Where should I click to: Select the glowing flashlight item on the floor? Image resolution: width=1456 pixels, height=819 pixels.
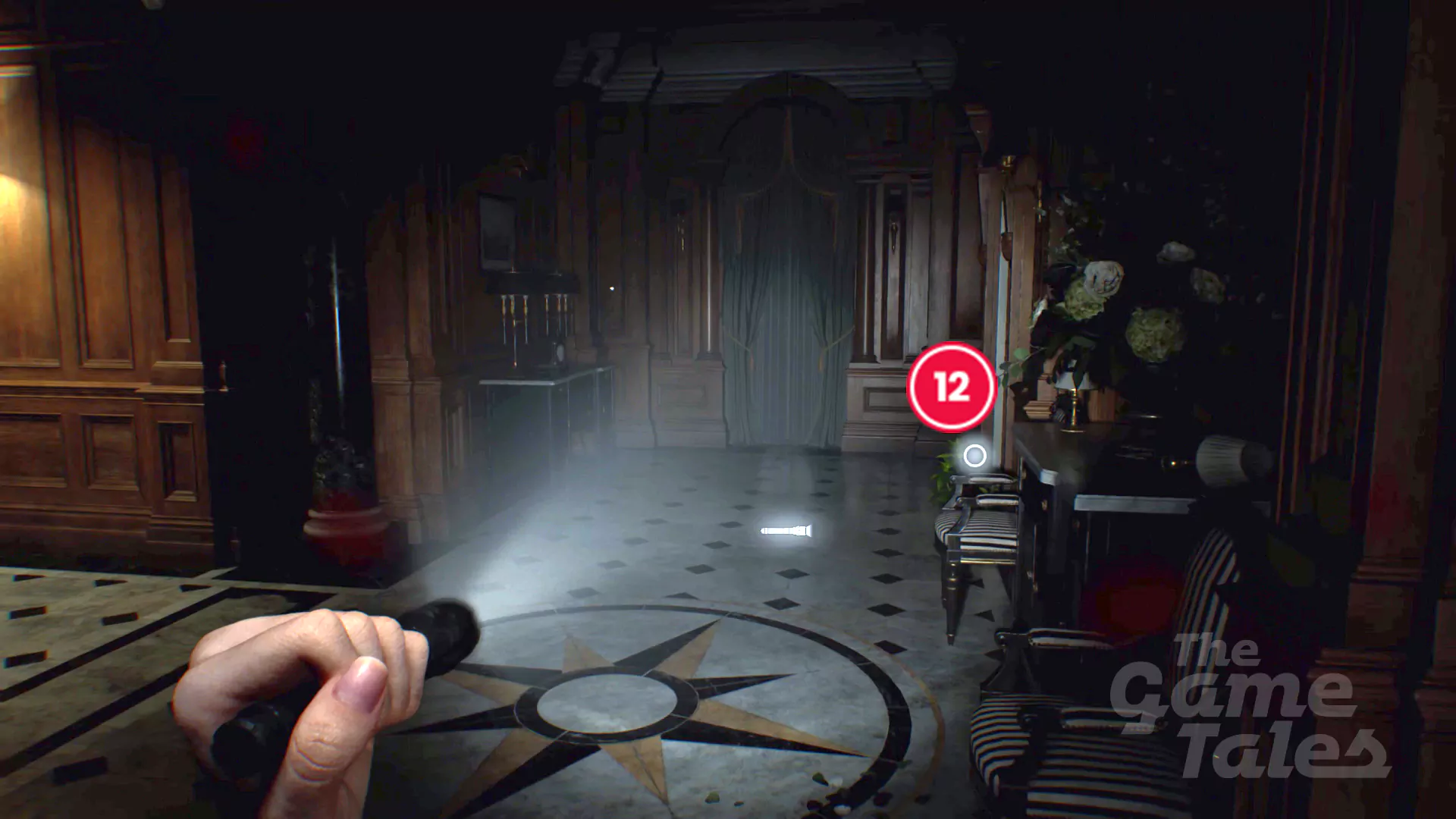coord(786,529)
